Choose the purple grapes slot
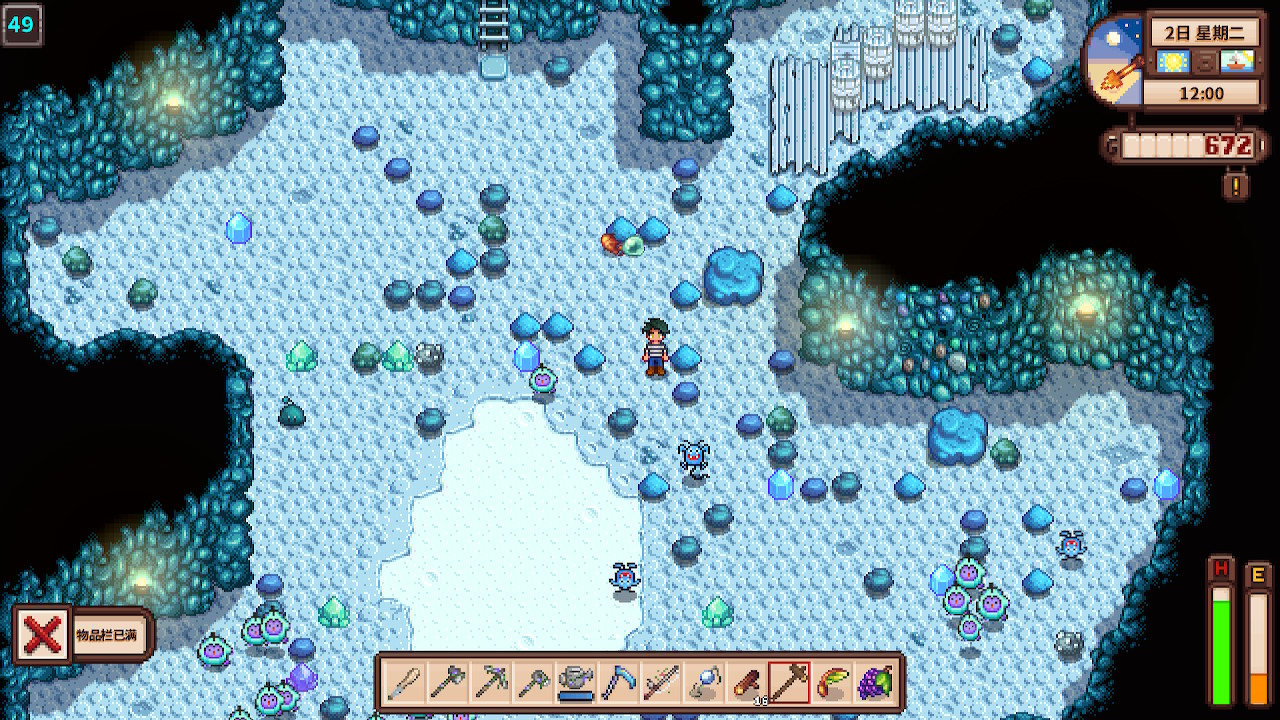Screen dimensions: 1280x720 [x=876, y=682]
